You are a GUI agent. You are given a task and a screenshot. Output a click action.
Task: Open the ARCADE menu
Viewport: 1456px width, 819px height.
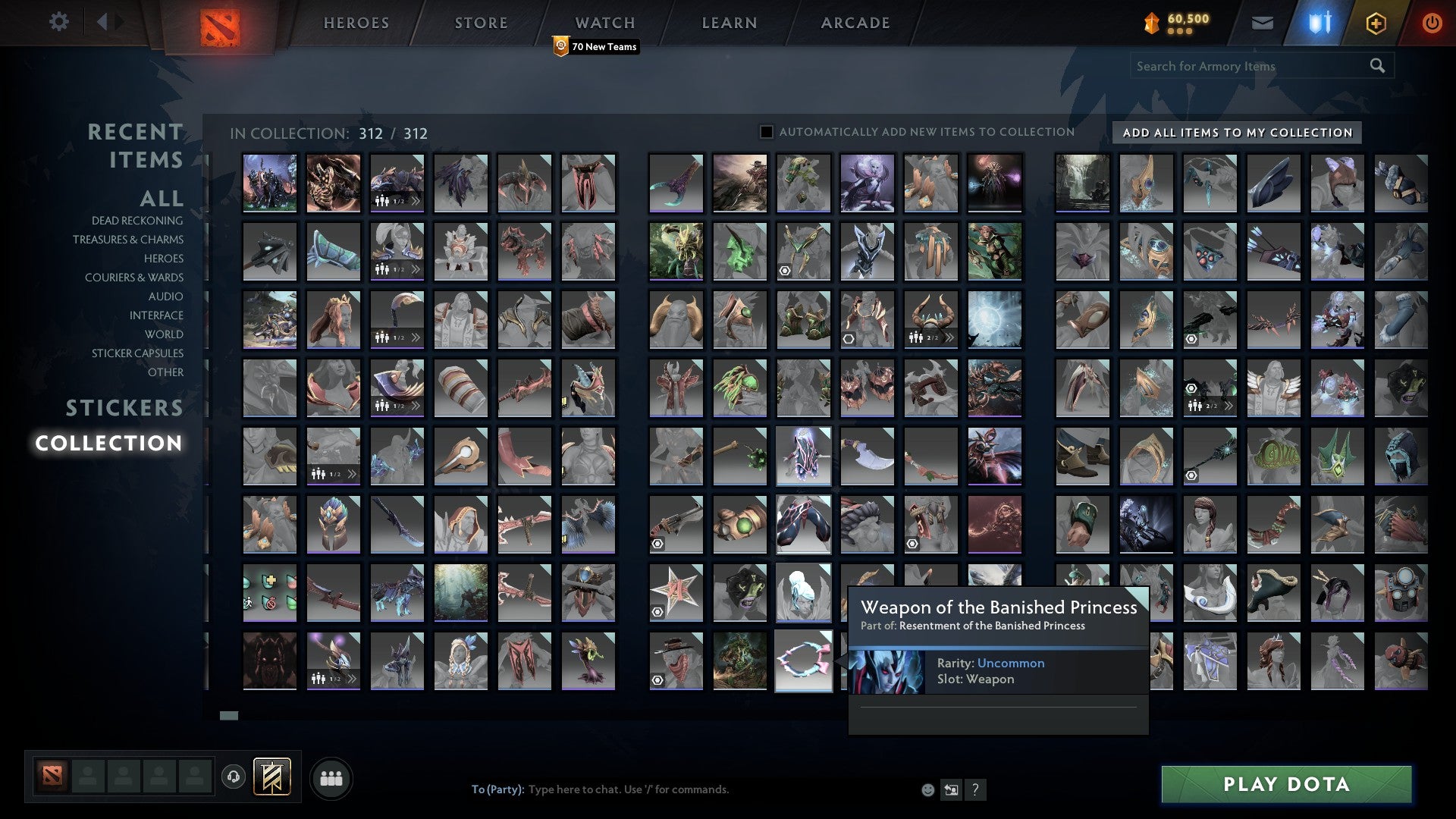855,23
